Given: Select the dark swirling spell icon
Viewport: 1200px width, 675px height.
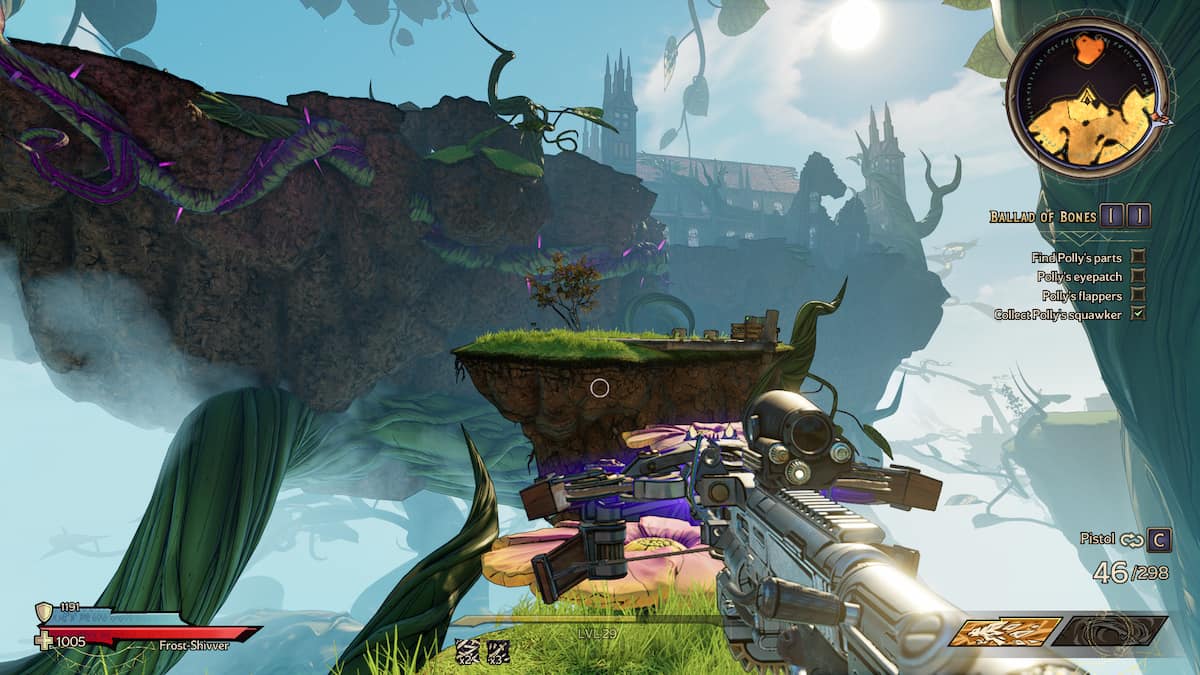Looking at the screenshot, I should tap(1110, 631).
